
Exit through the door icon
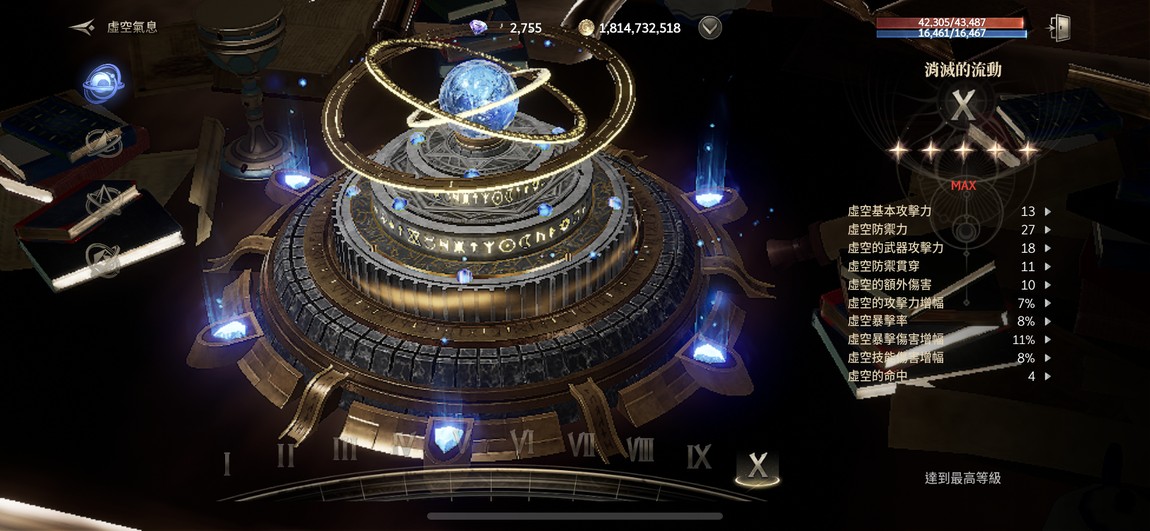click(x=1059, y=27)
